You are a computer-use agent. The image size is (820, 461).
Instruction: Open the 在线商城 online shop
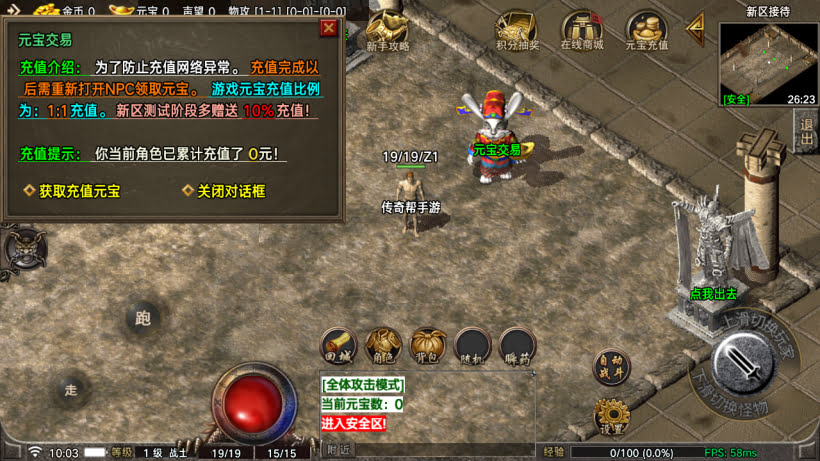(x=581, y=31)
